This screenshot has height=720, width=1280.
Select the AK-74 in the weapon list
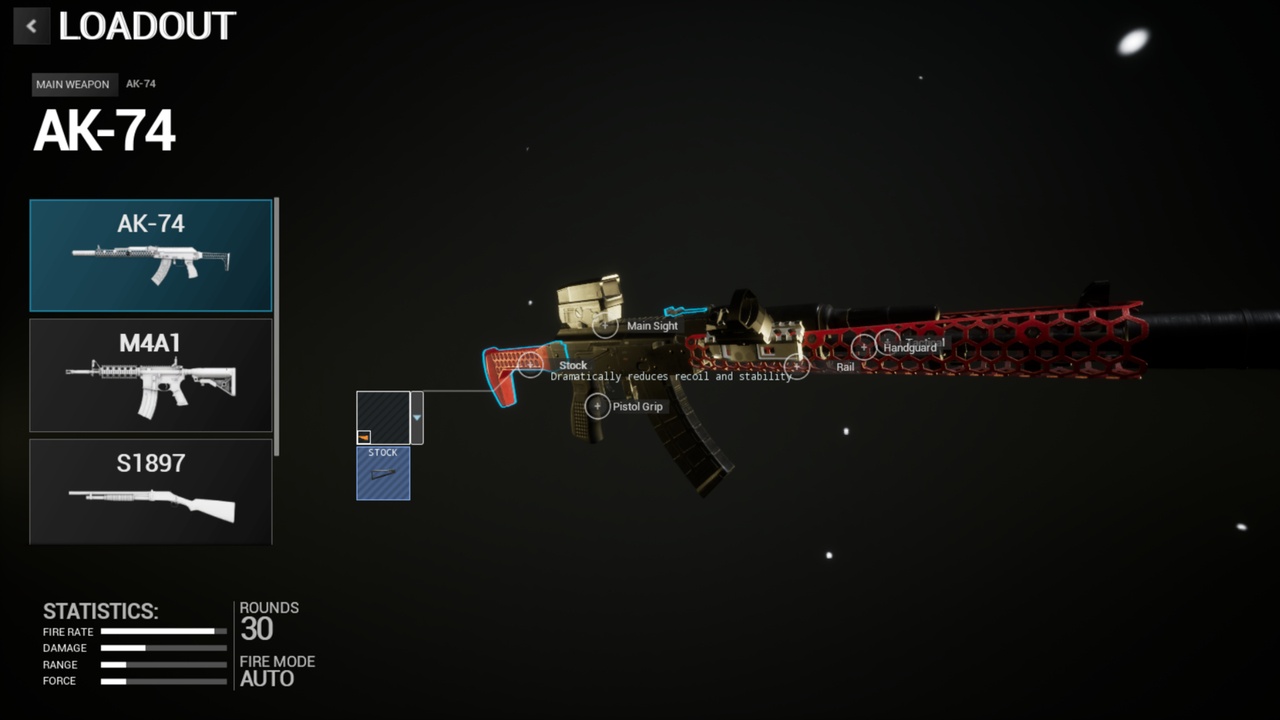150,255
